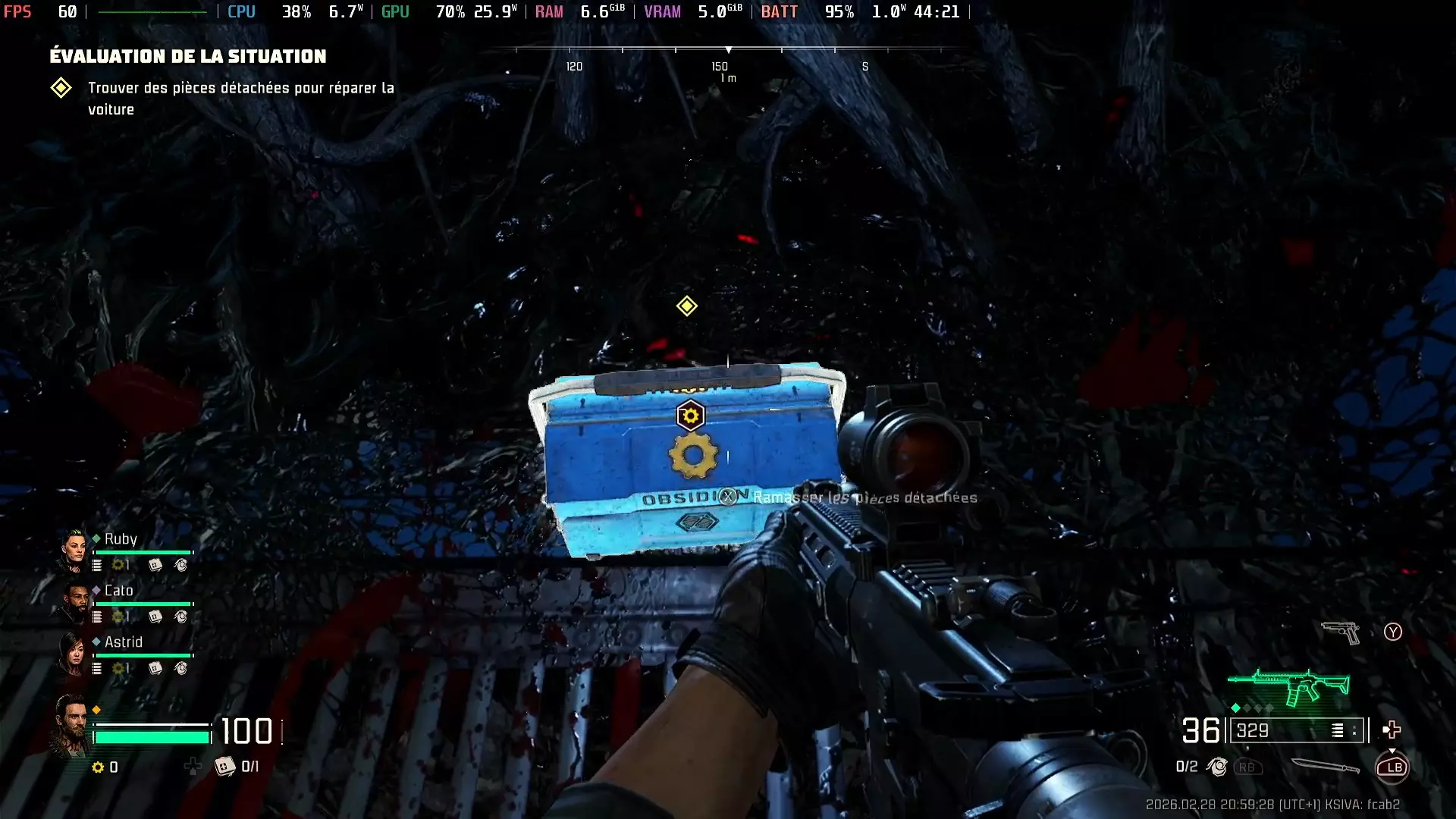Screen dimensions: 1456x819
Task: Select Ruby's medkit icon in the team panel
Action: pos(155,566)
